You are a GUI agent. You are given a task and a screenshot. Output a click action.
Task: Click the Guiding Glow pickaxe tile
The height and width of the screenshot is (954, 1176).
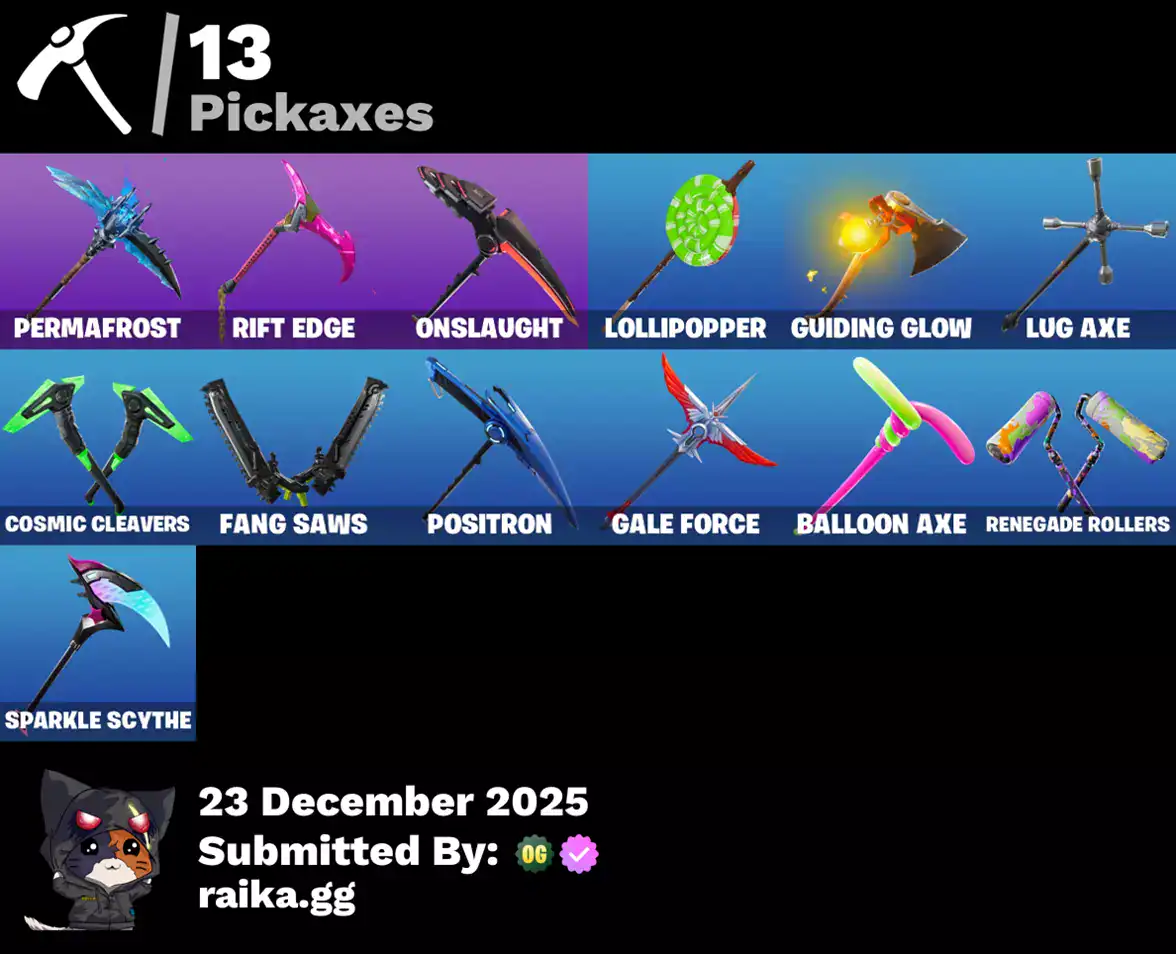pos(882,250)
